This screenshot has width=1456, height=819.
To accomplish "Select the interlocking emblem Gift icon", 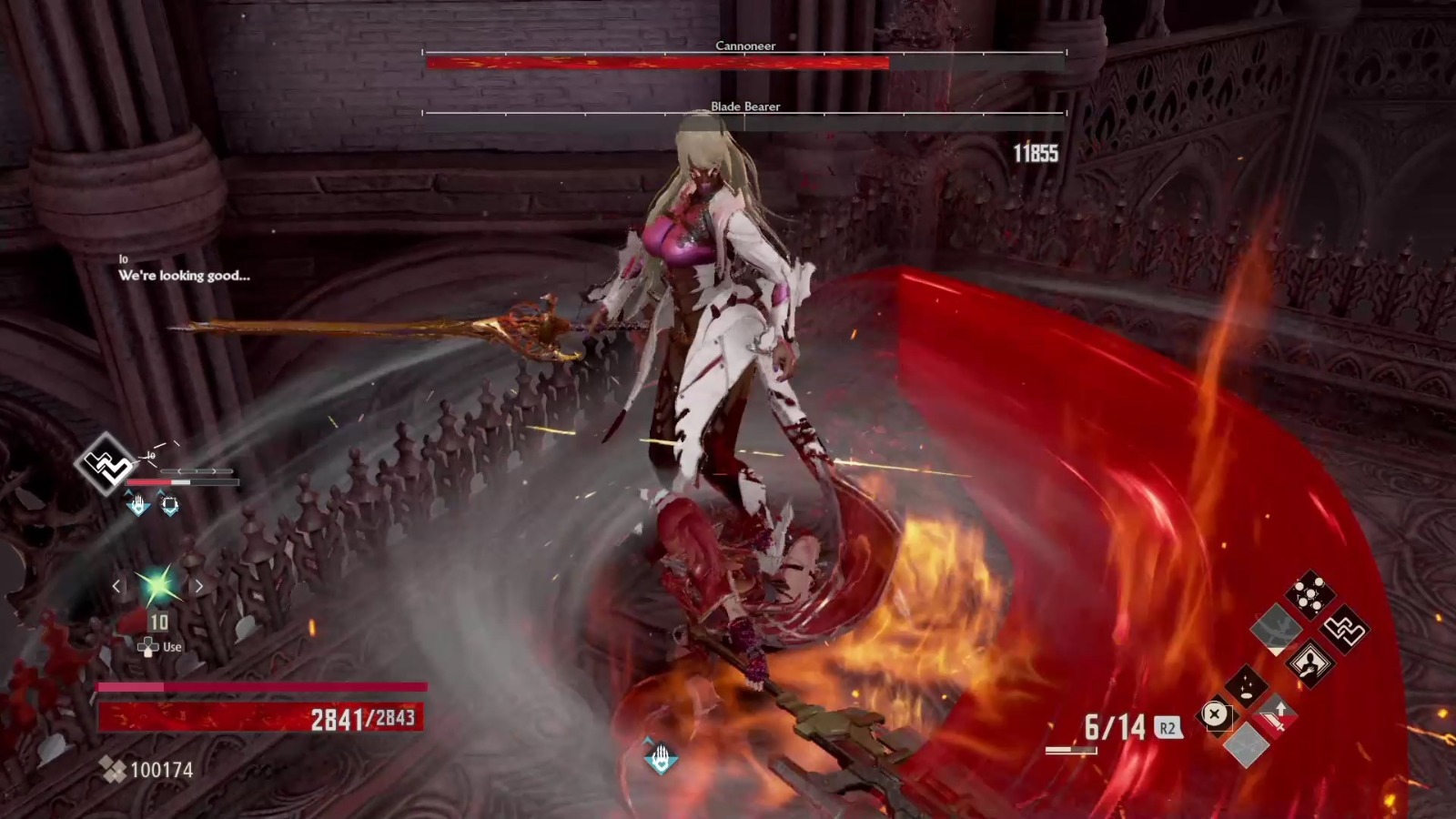I will point(1346,631).
